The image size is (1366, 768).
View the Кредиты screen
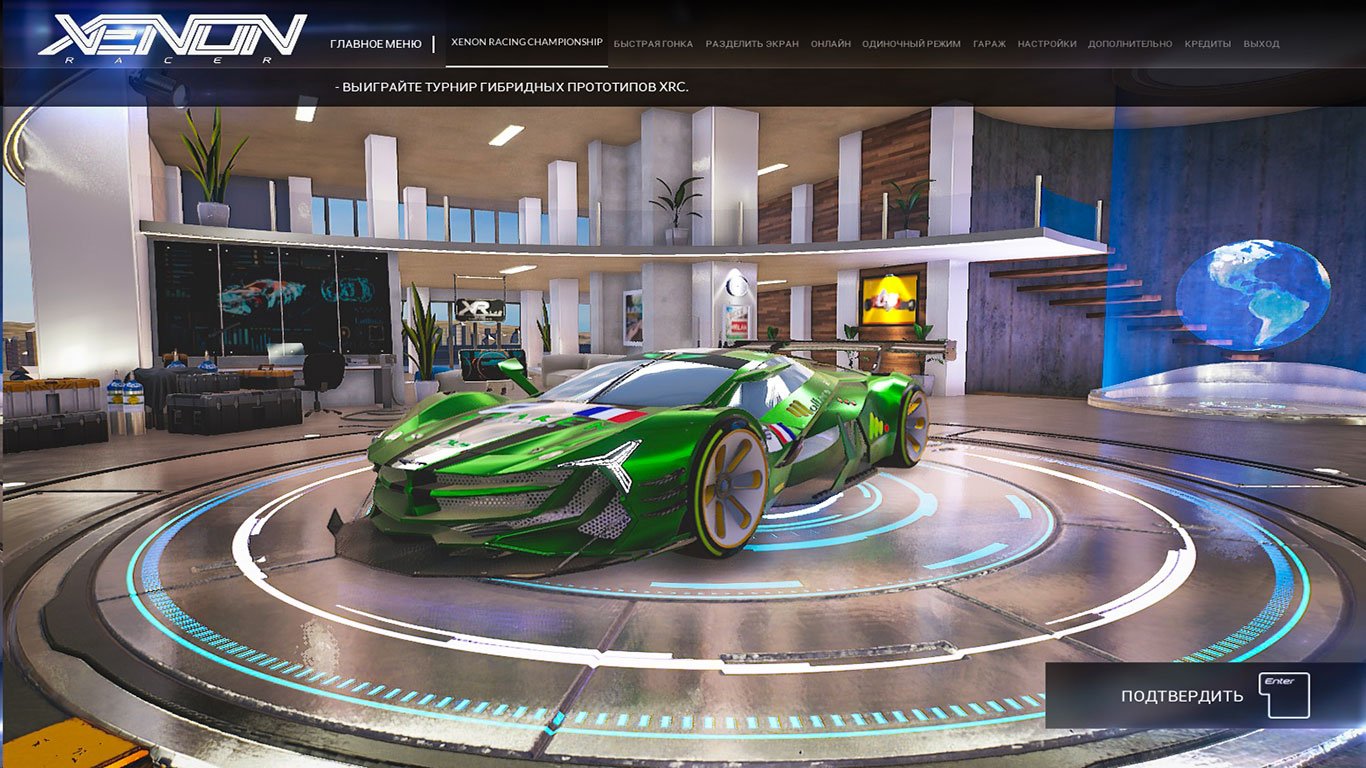[x=1210, y=43]
